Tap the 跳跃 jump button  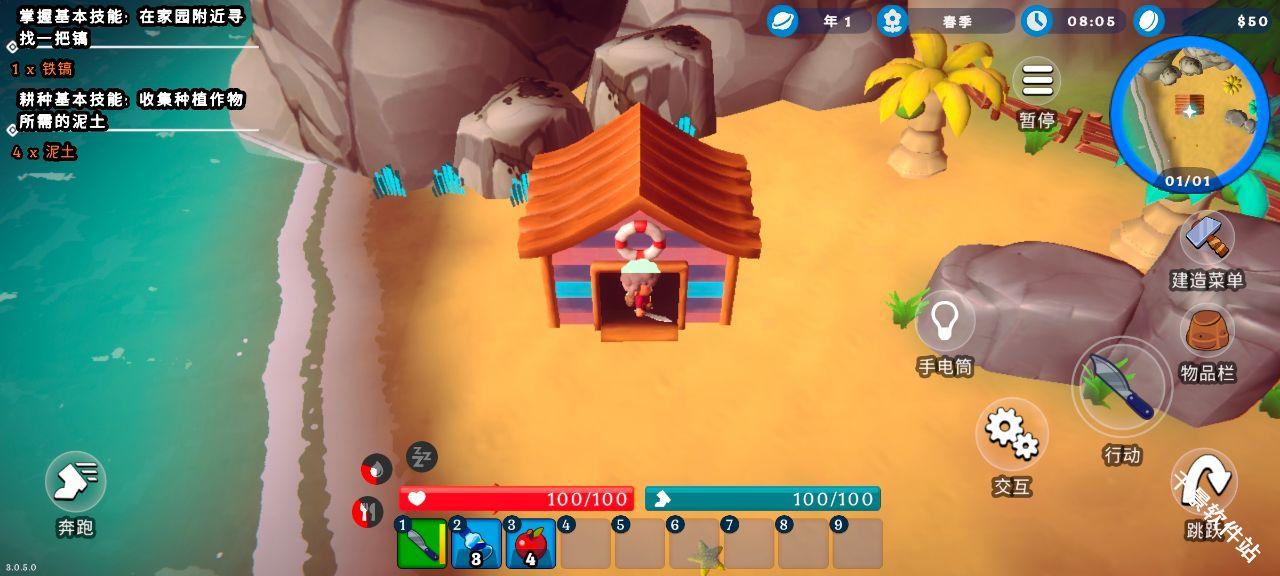click(1204, 483)
